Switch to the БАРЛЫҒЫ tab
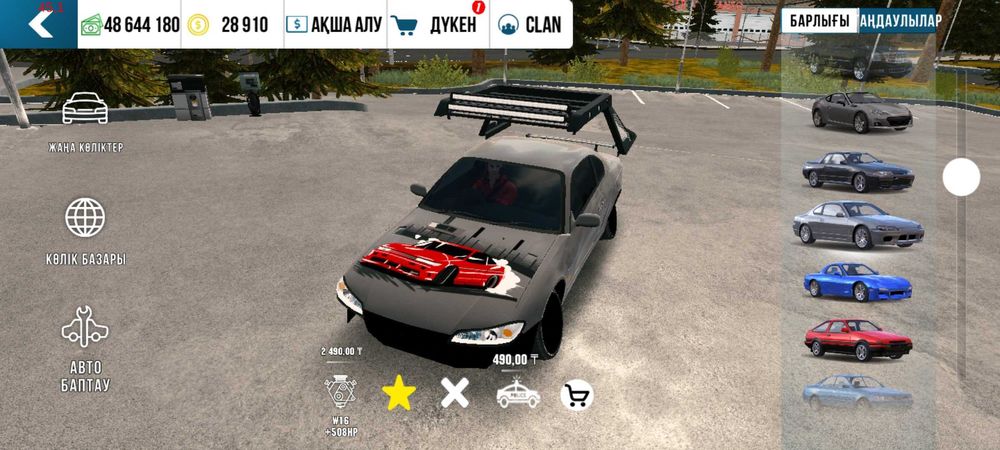 tap(819, 21)
